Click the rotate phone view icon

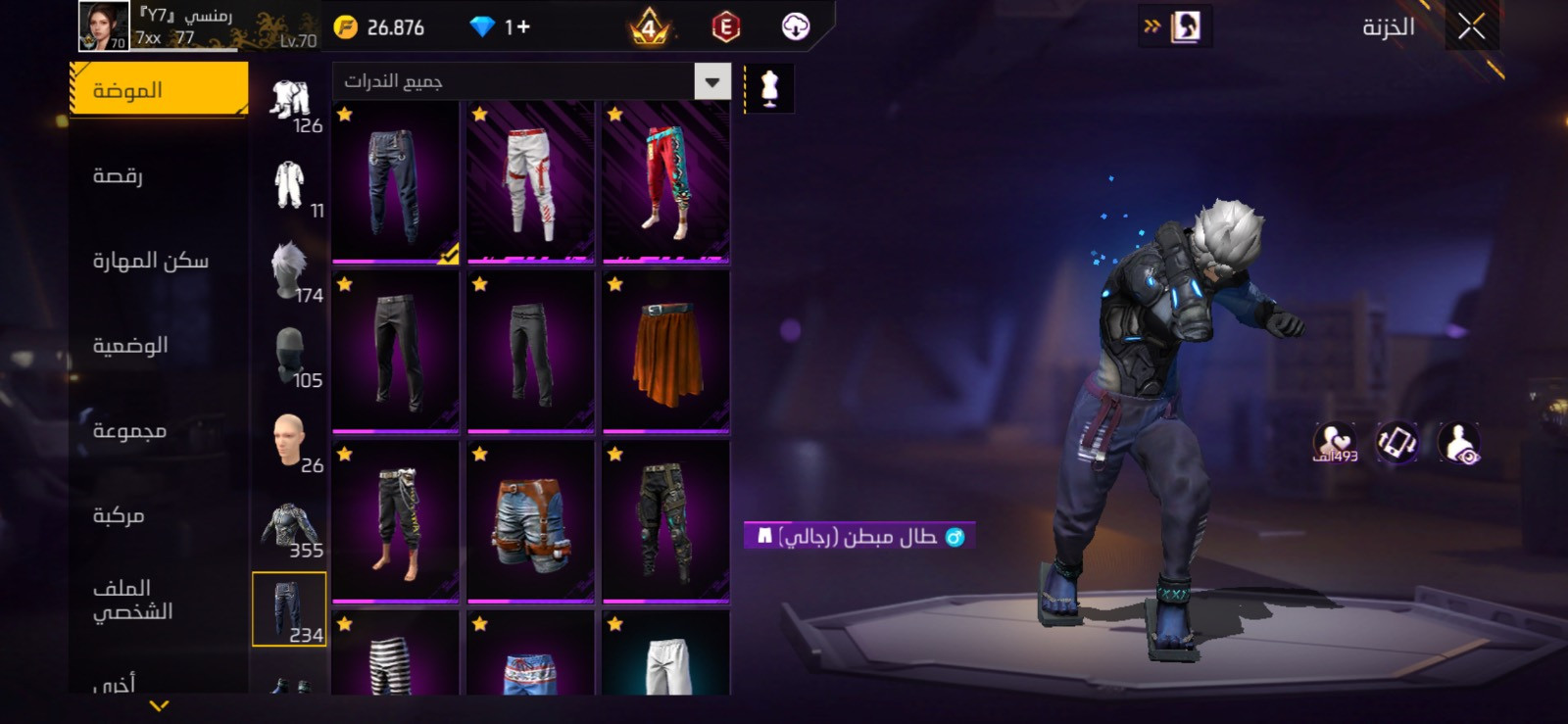point(1396,443)
